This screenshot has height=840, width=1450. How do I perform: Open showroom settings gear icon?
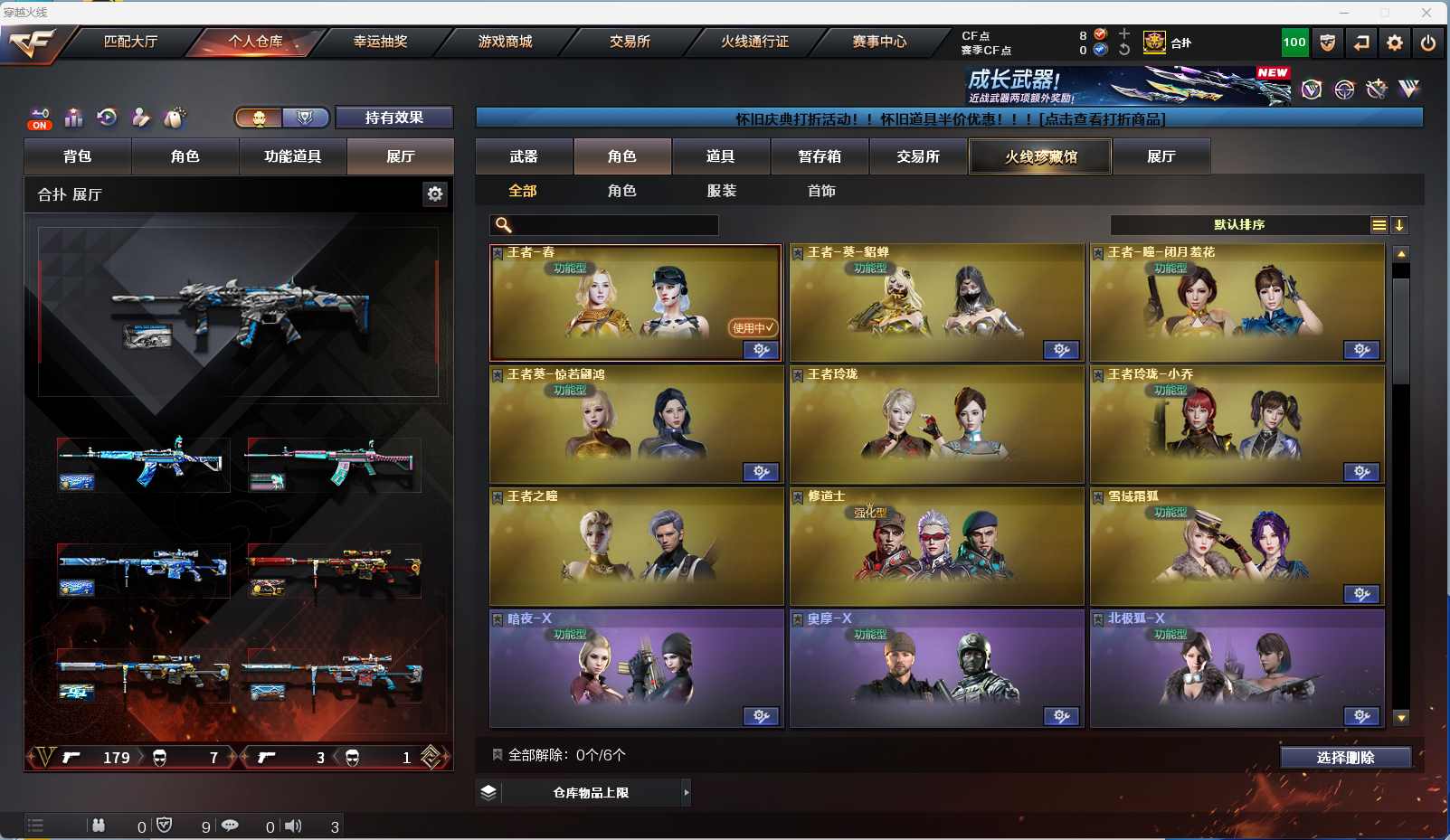pyautogui.click(x=435, y=193)
